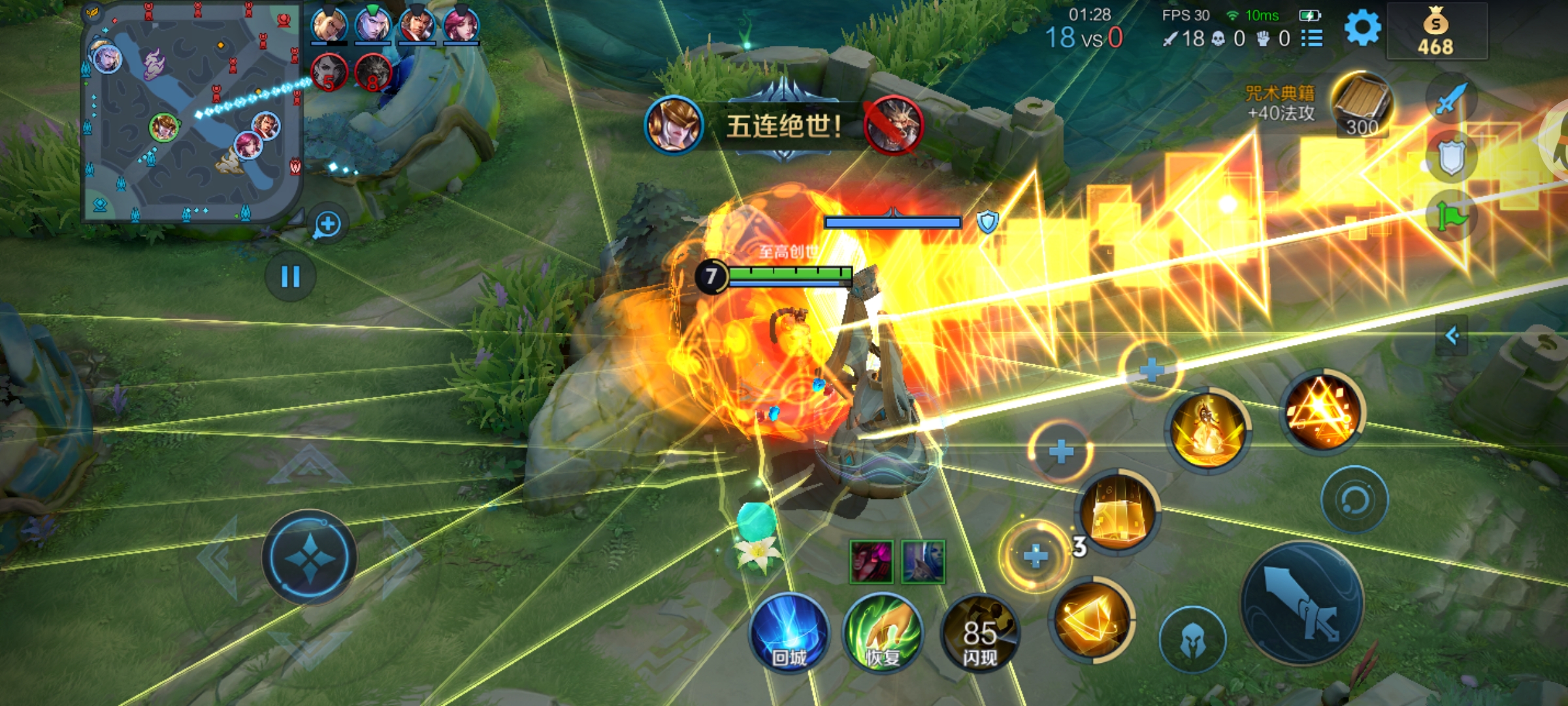Viewport: 1568px width, 706px height.
Task: Select the defend signal shield icon
Action: pyautogui.click(x=1451, y=158)
